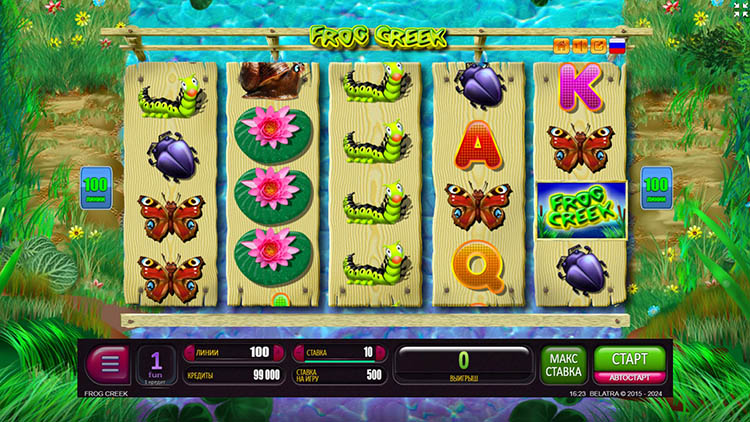
Task: Adjust the СТАВКА bet field
Action: [x=339, y=352]
